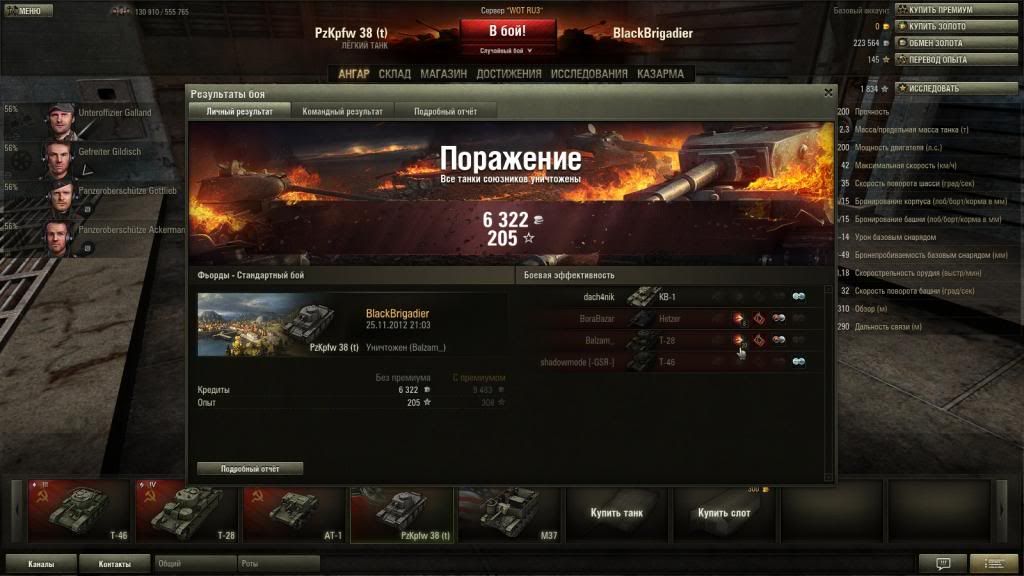Open the Магазин section
Viewport: 1024px width, 576px height.
click(442, 74)
